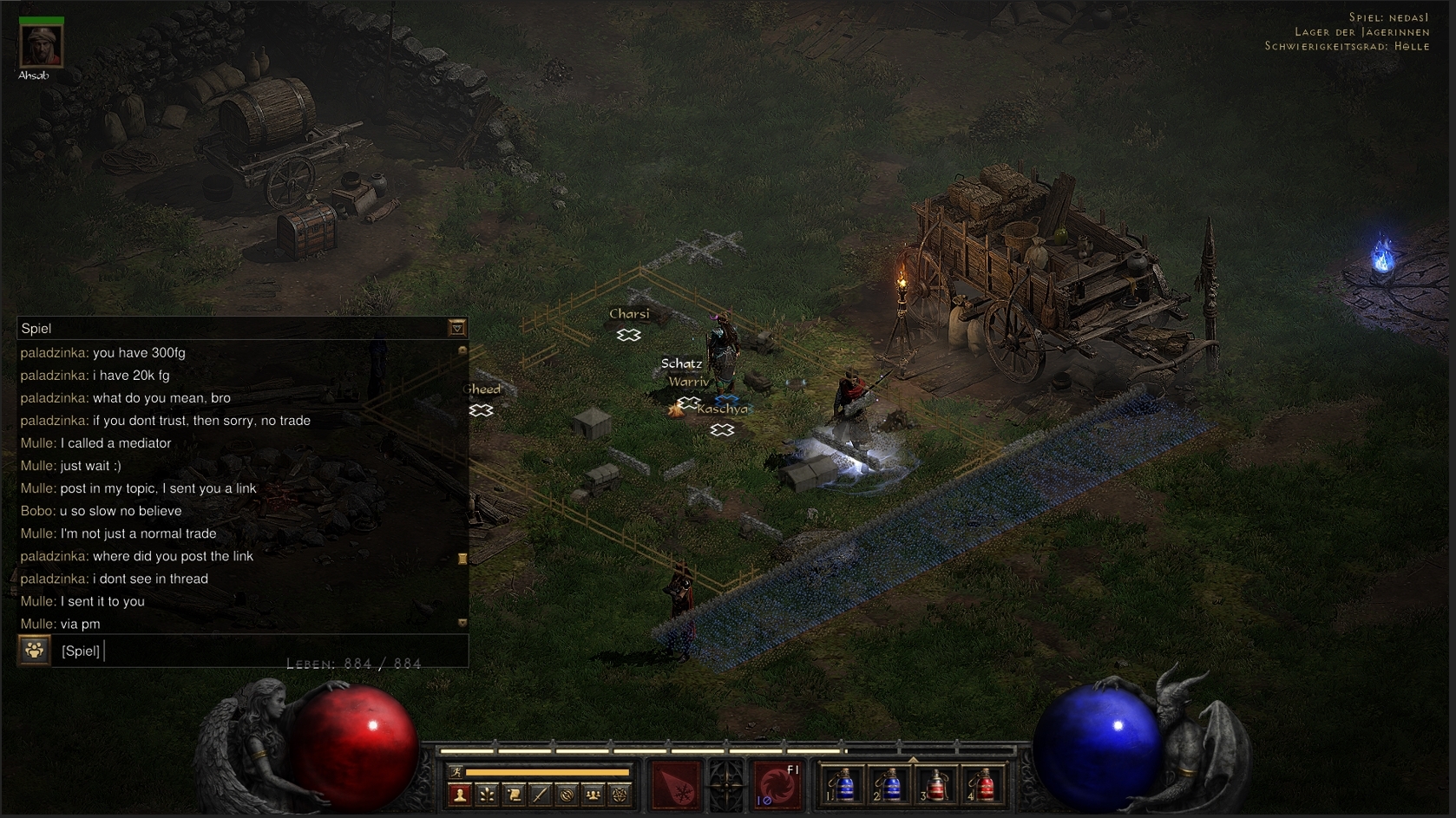The image size is (1456, 818).
Task: Select the right-click F1 whirl skill
Action: pos(777,785)
